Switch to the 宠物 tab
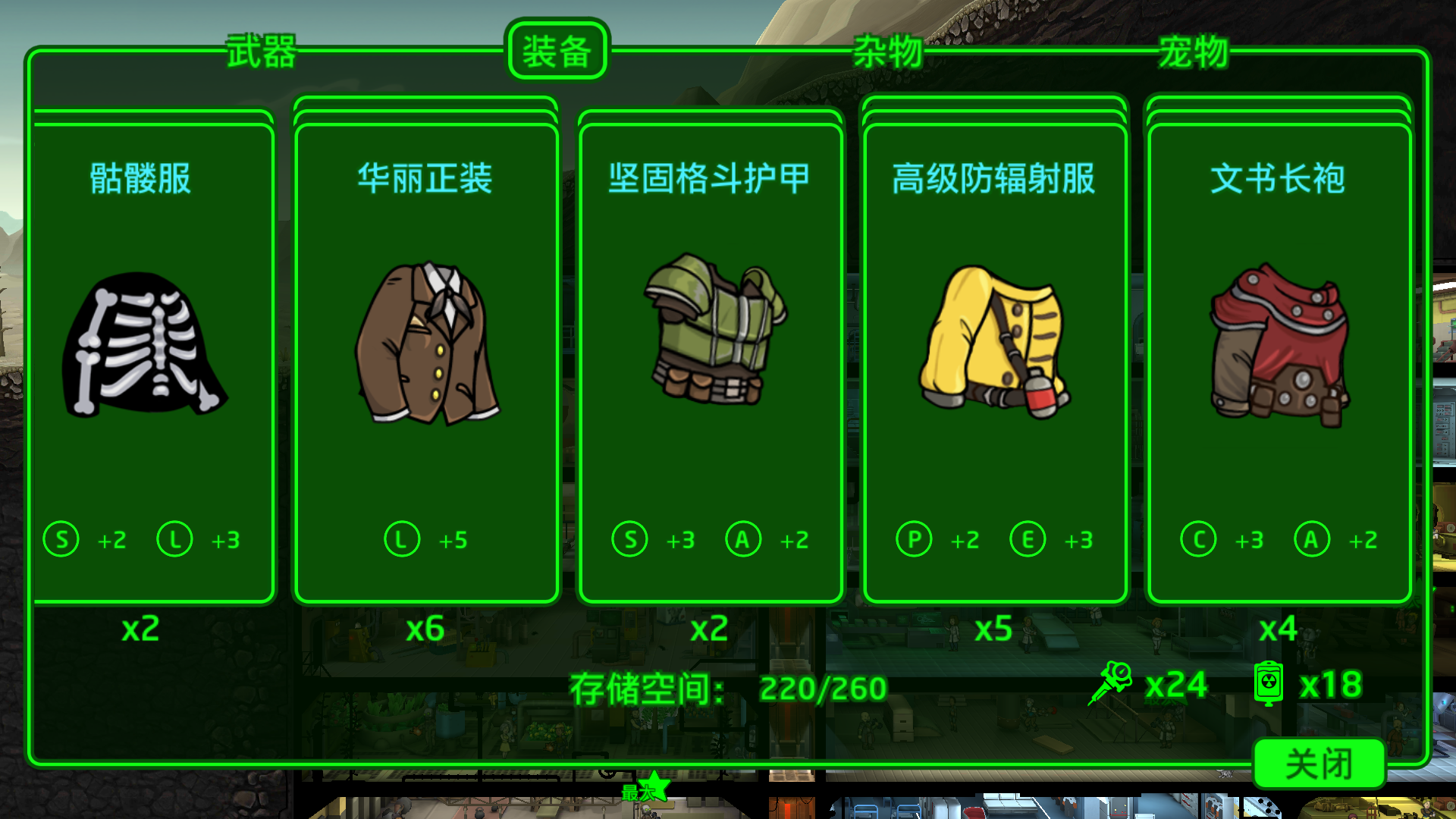The image size is (1456, 819). [x=1192, y=52]
